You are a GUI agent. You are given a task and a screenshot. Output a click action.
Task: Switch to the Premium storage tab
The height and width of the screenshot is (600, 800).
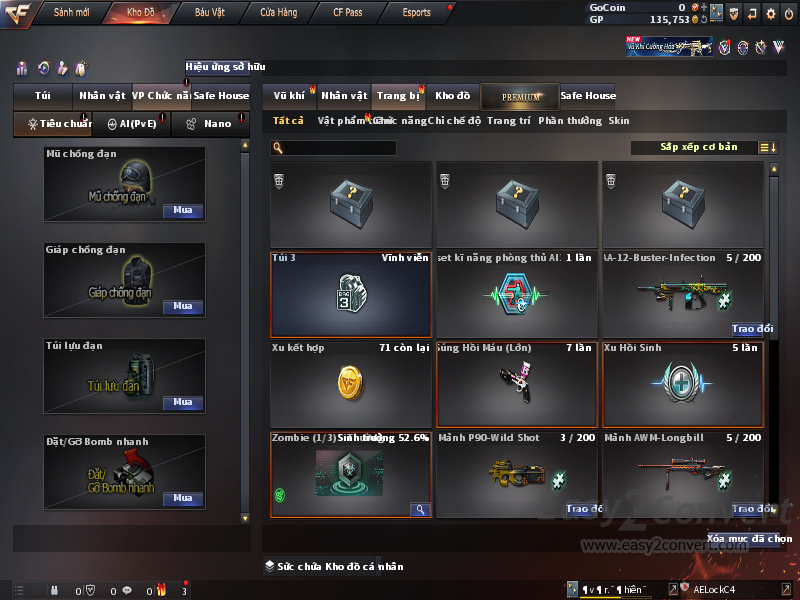521,96
